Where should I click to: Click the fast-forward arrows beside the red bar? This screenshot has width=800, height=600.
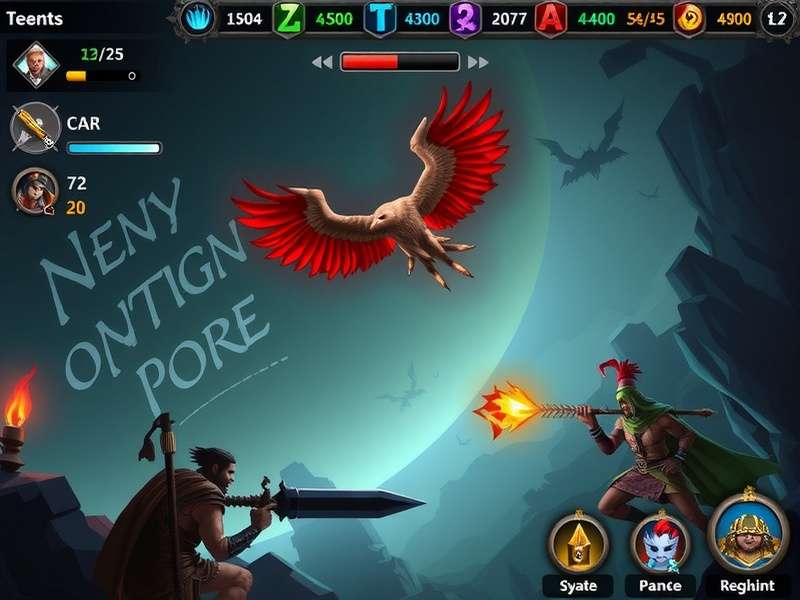(478, 62)
